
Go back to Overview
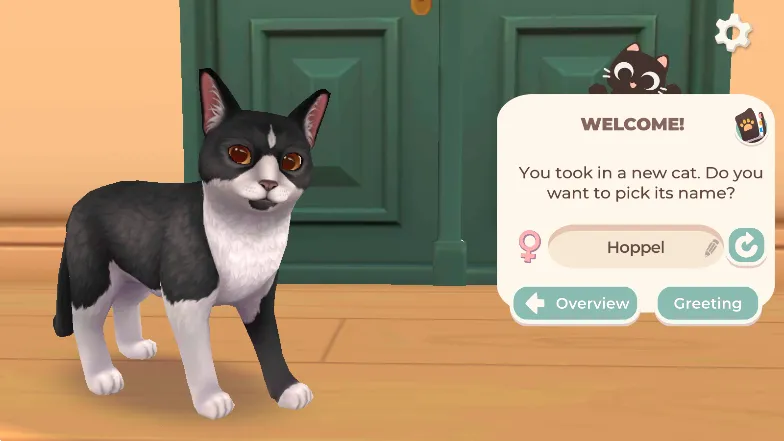[577, 303]
